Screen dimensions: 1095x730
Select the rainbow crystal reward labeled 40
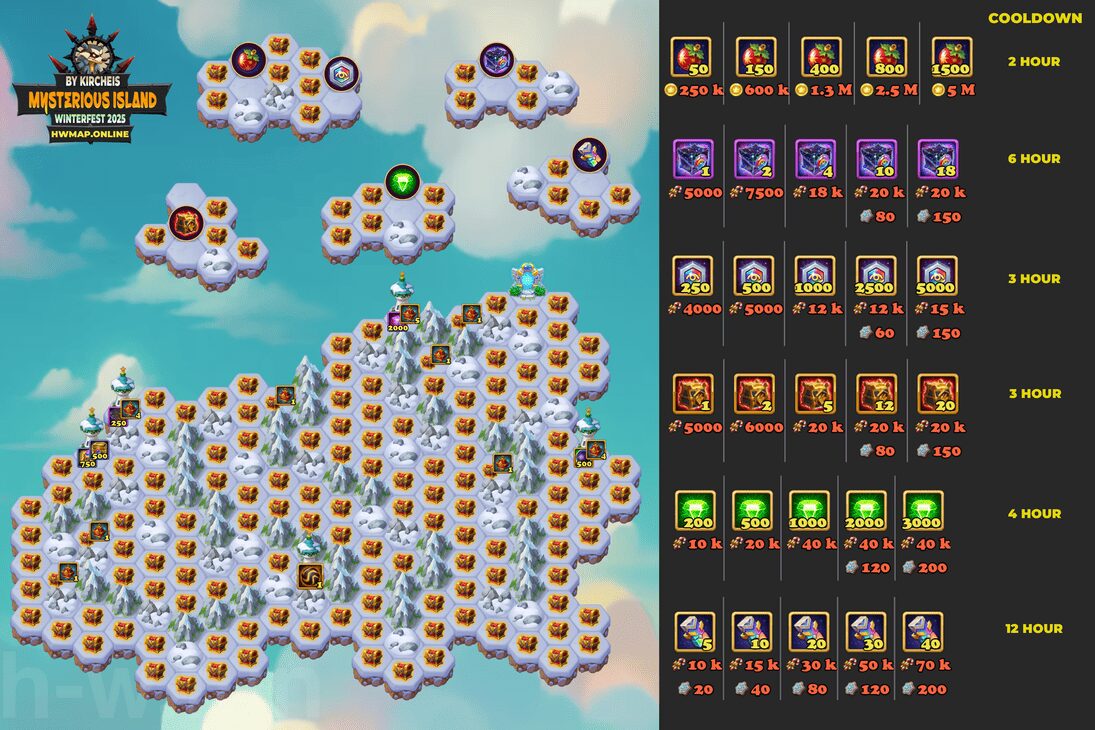click(x=923, y=632)
